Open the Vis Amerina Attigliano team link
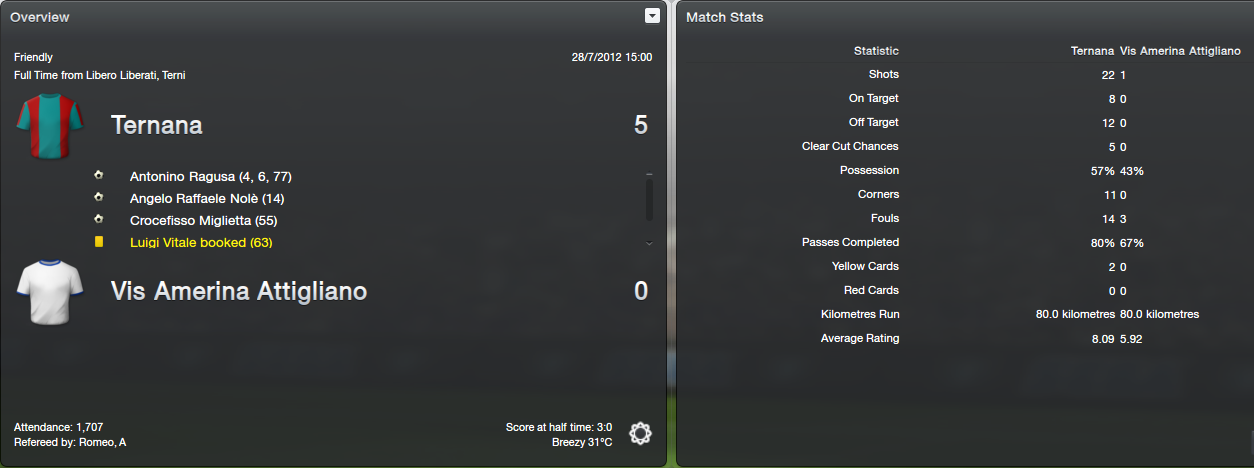The height and width of the screenshot is (468, 1254). click(x=238, y=291)
